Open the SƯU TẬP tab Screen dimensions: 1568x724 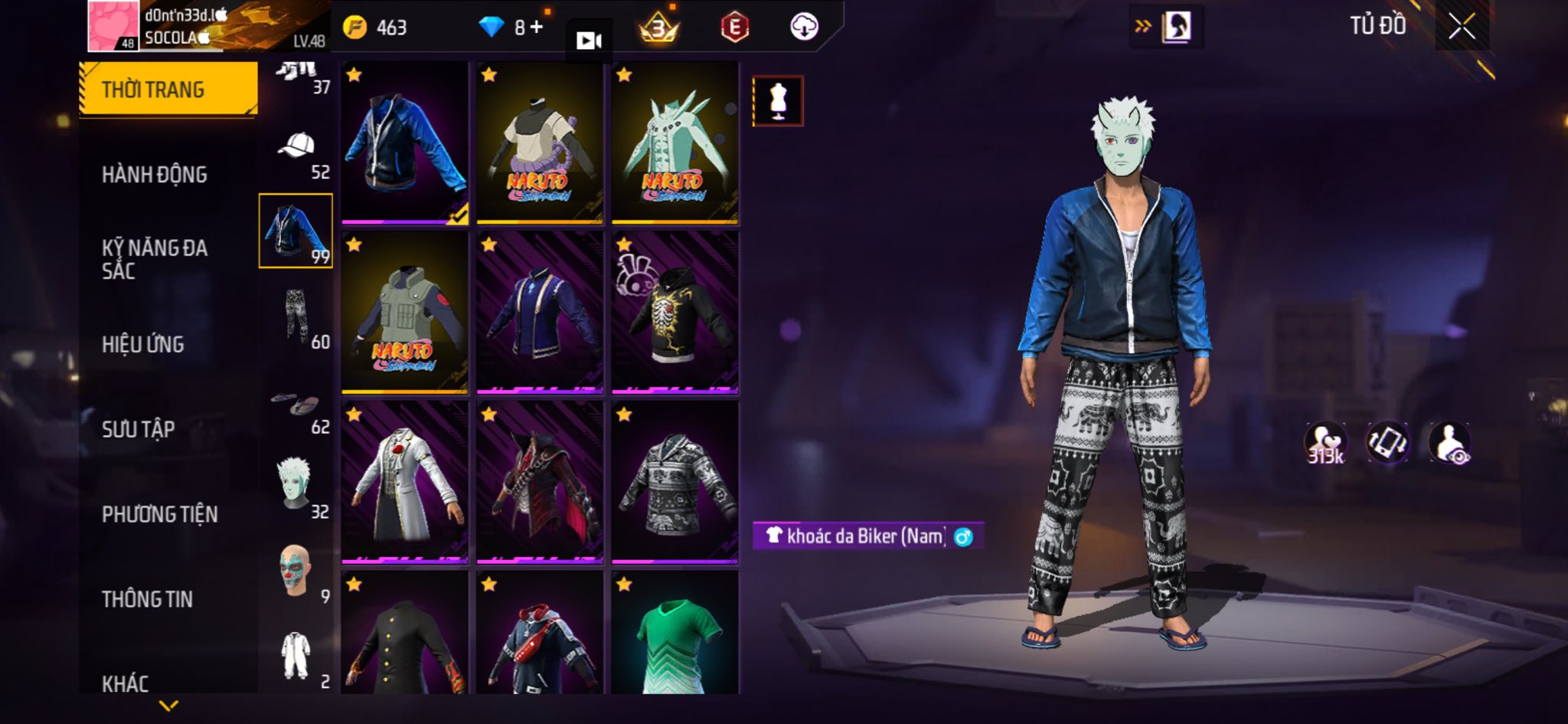[139, 429]
